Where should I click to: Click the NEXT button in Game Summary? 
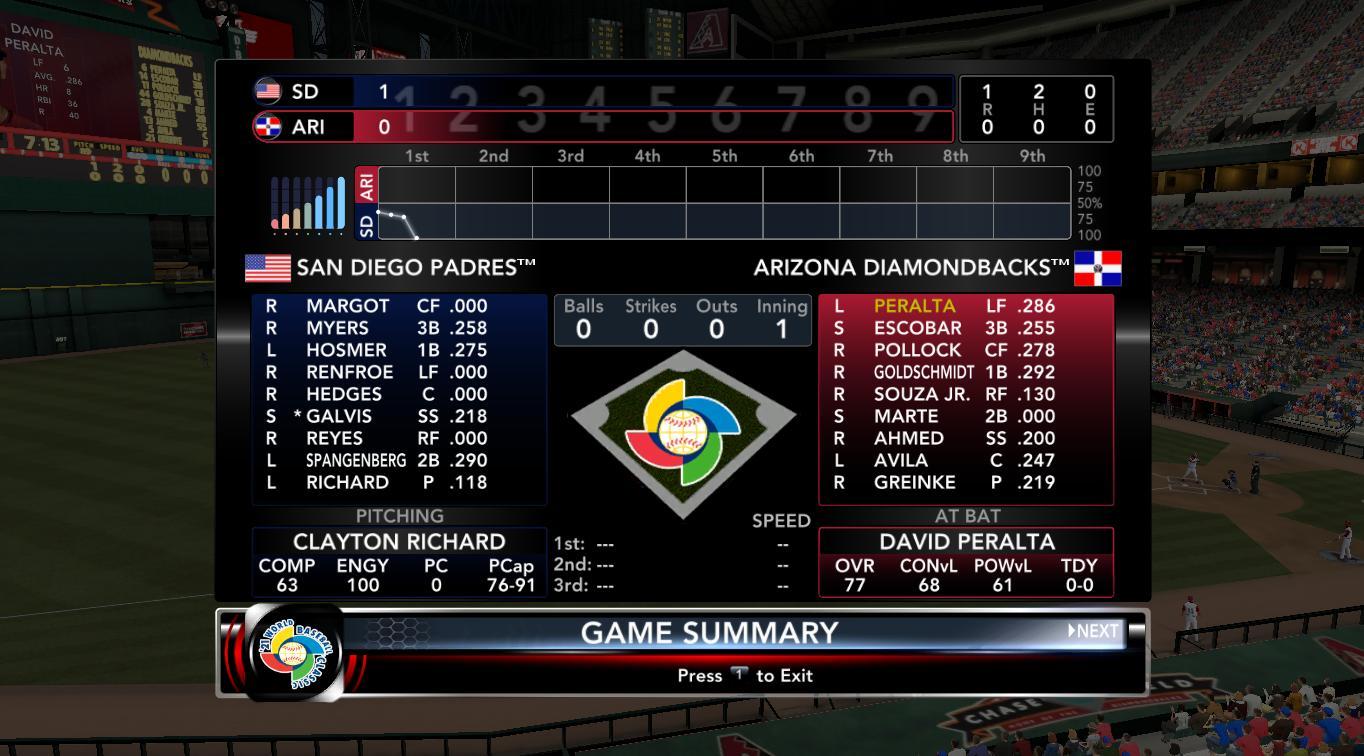click(1094, 631)
